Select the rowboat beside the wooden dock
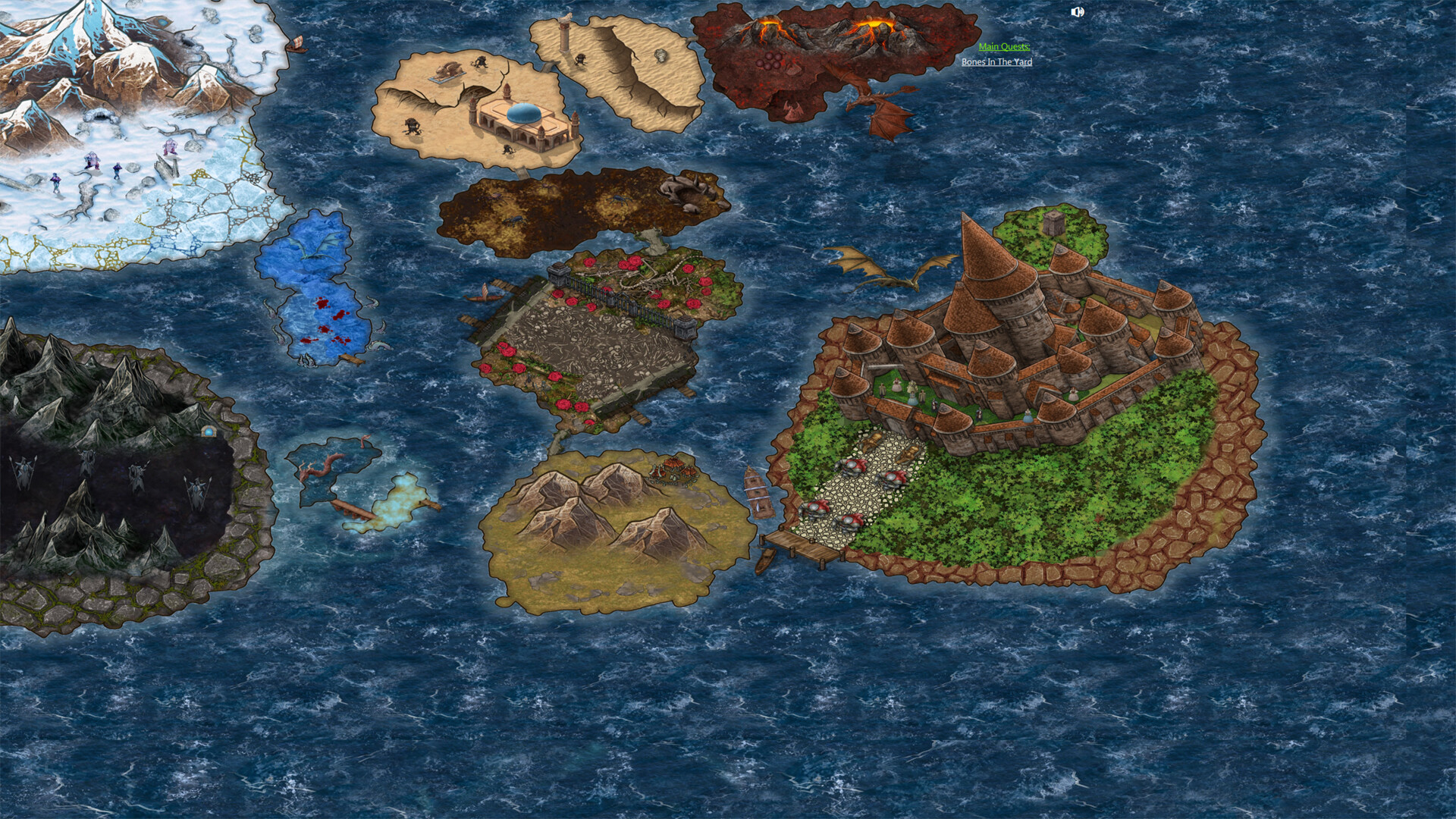 764,560
